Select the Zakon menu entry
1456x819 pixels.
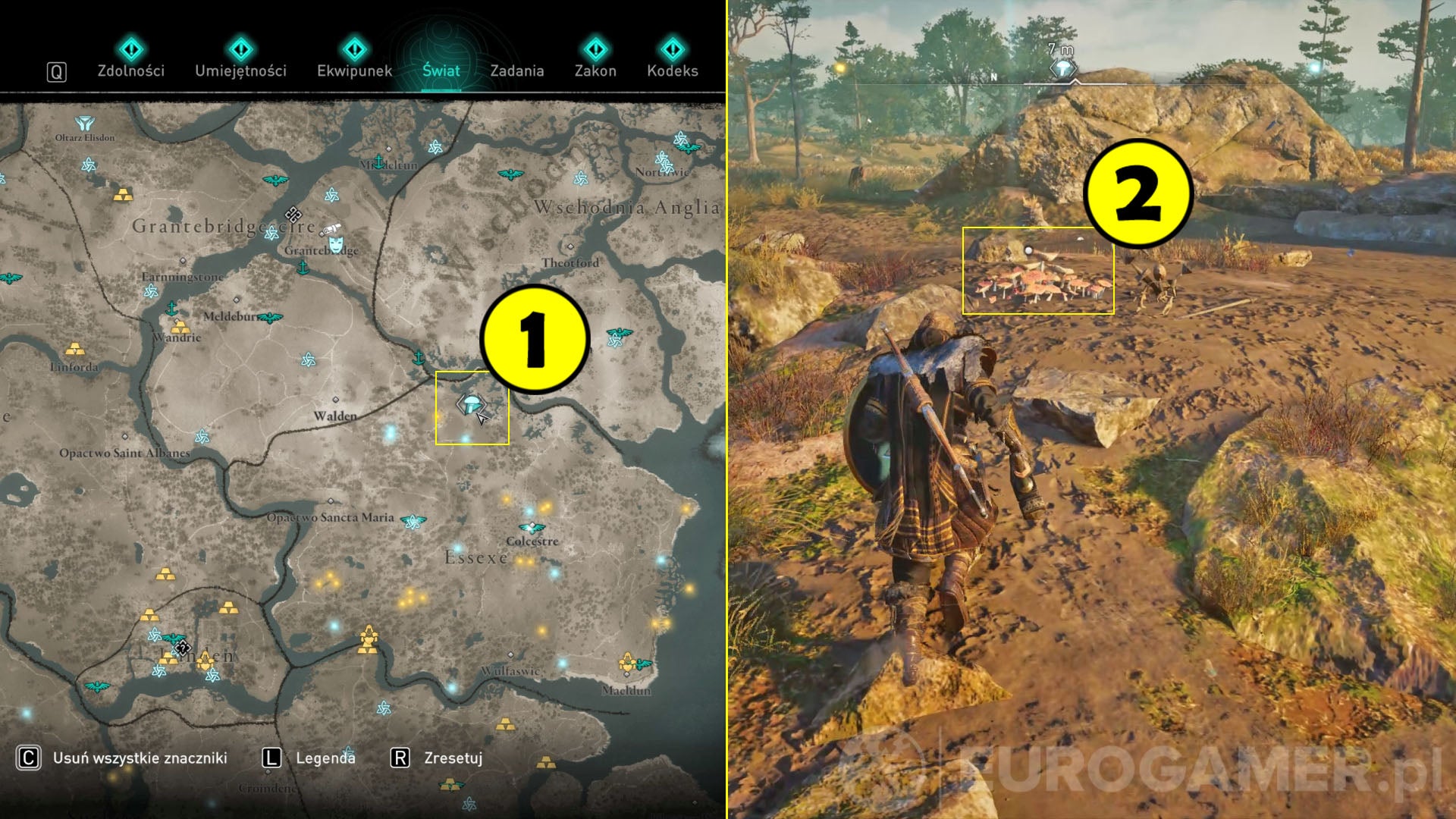click(597, 71)
